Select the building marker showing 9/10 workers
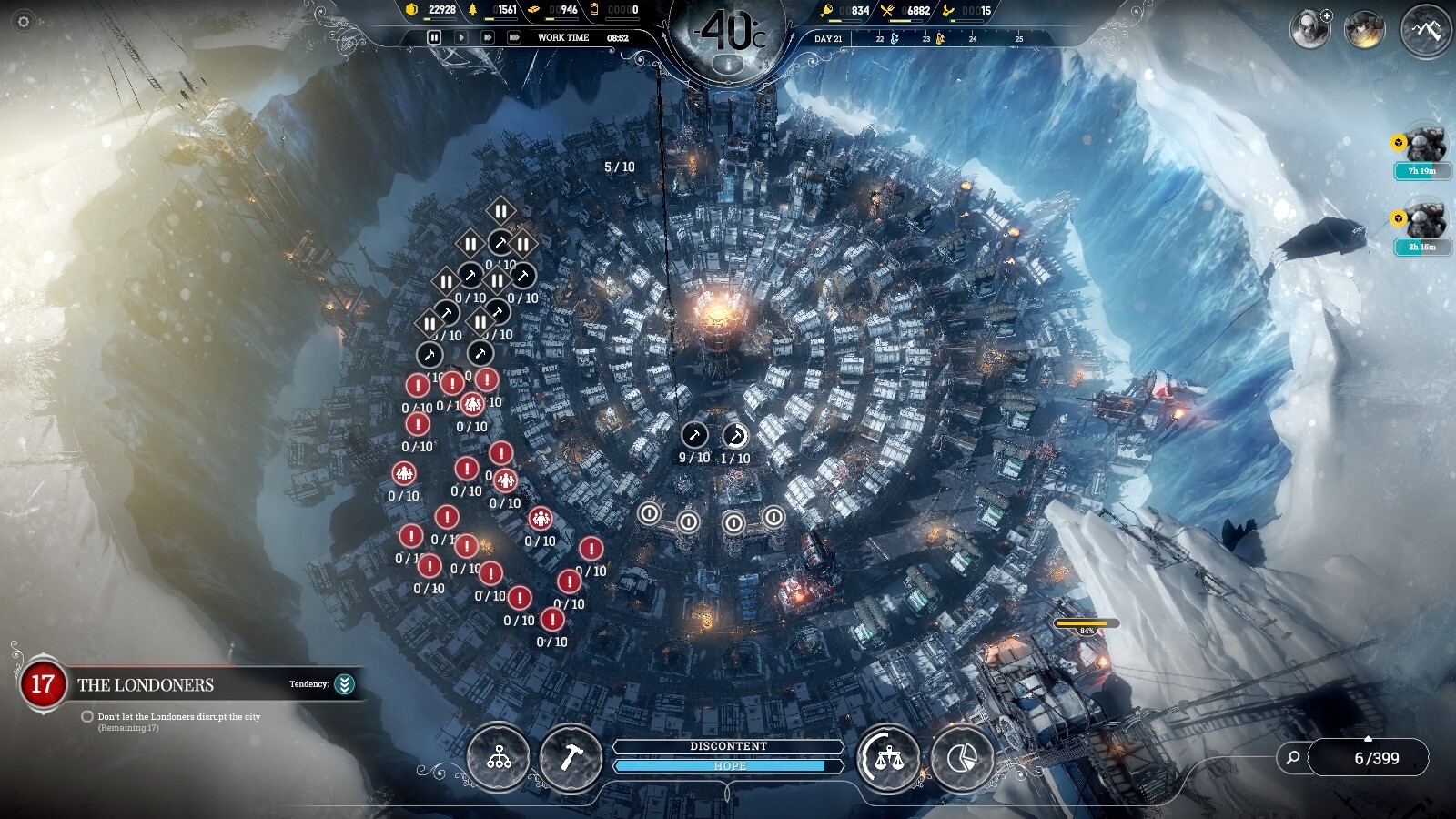The height and width of the screenshot is (819, 1456). (x=694, y=435)
